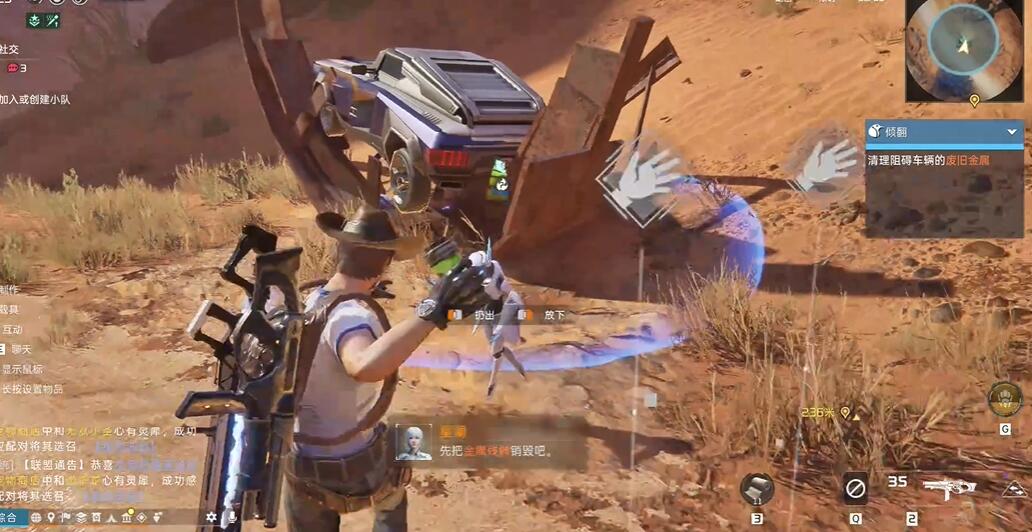Open chat settings gear icon
Screen dimensions: 1032x532
click(x=212, y=518)
